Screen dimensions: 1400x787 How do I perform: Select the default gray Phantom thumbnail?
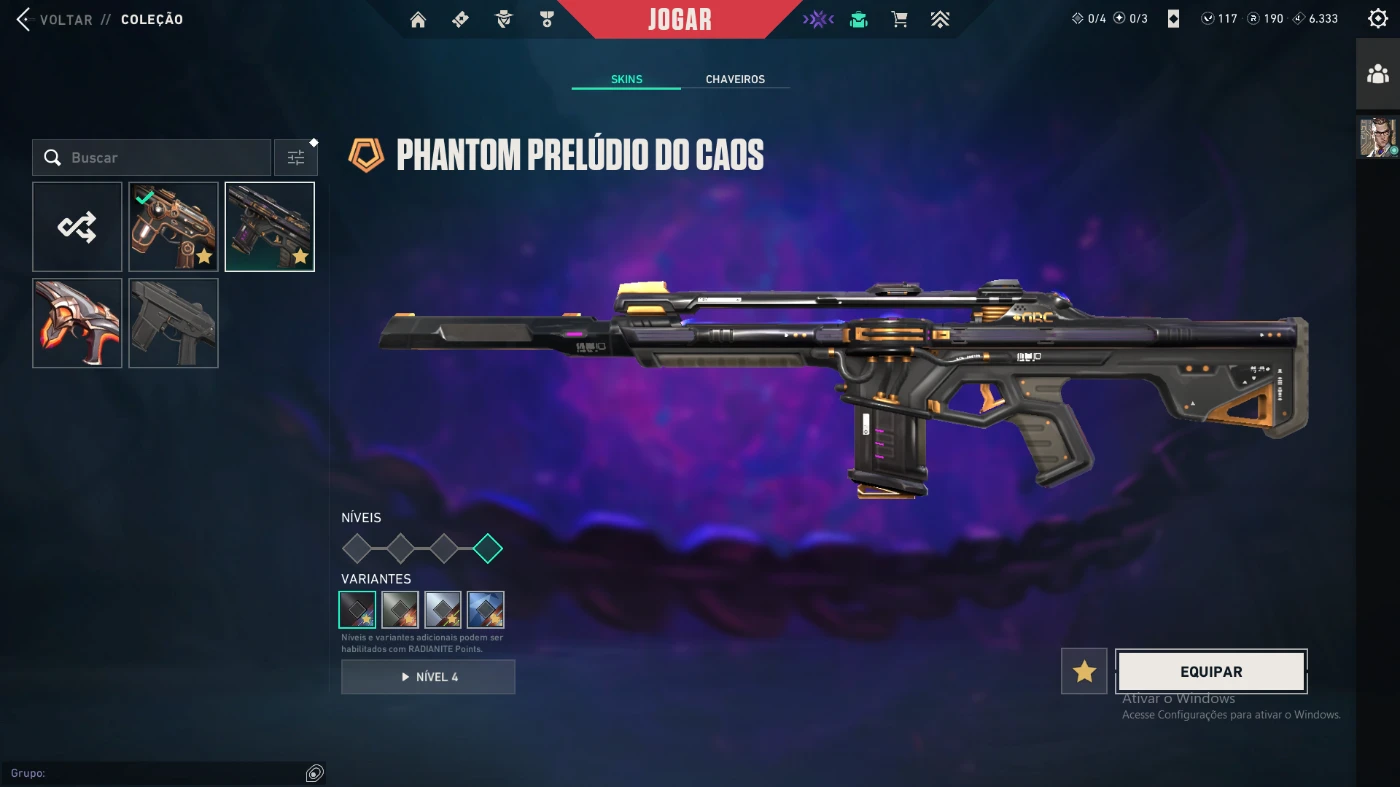(173, 323)
